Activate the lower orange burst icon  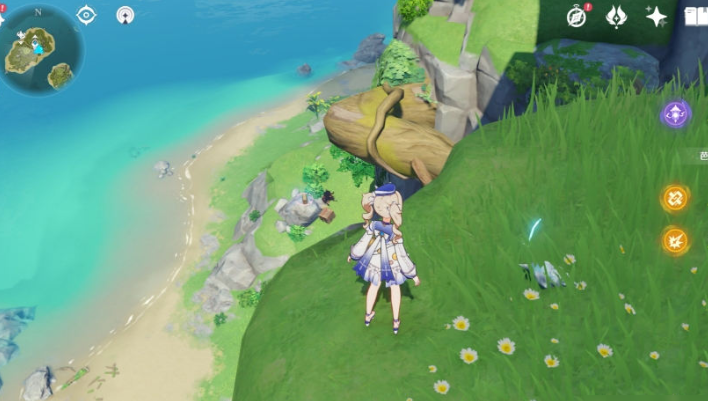click(x=675, y=240)
